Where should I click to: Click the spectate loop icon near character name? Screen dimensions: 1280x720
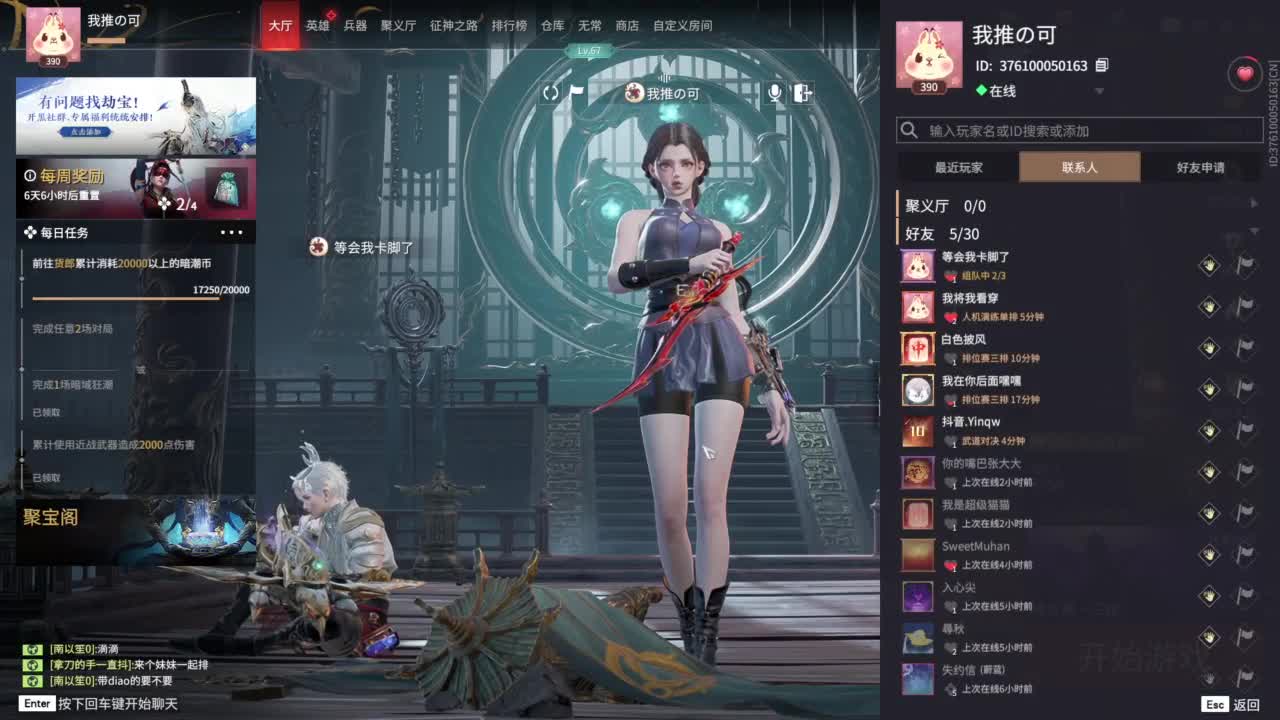point(551,92)
